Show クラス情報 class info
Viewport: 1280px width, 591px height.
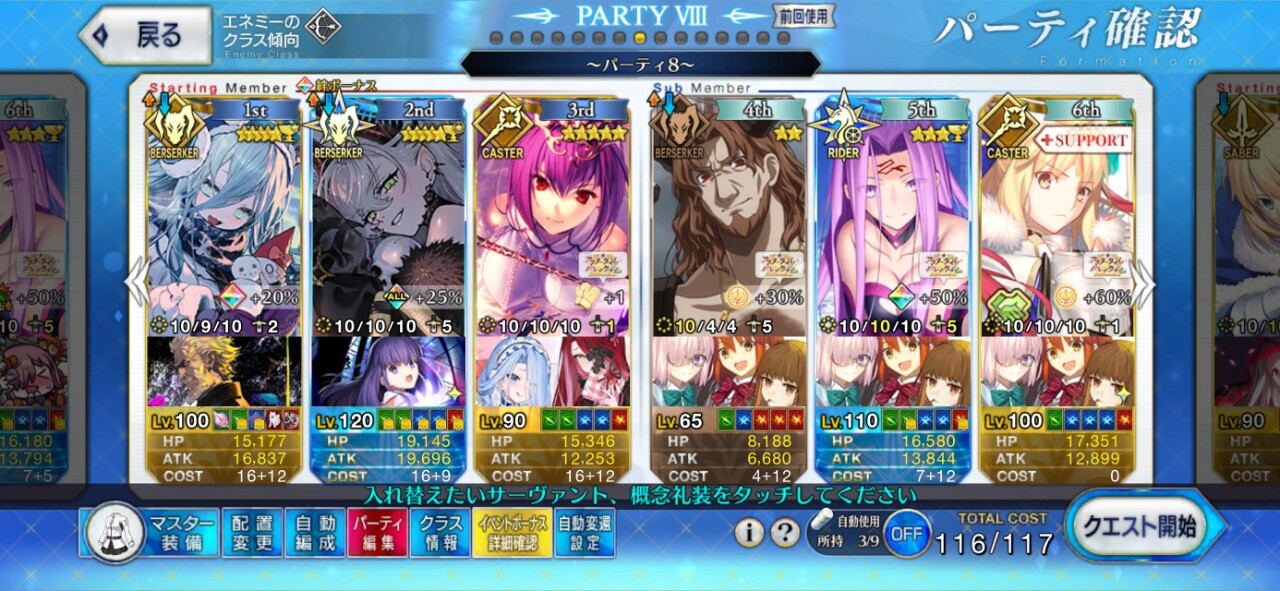(439, 533)
